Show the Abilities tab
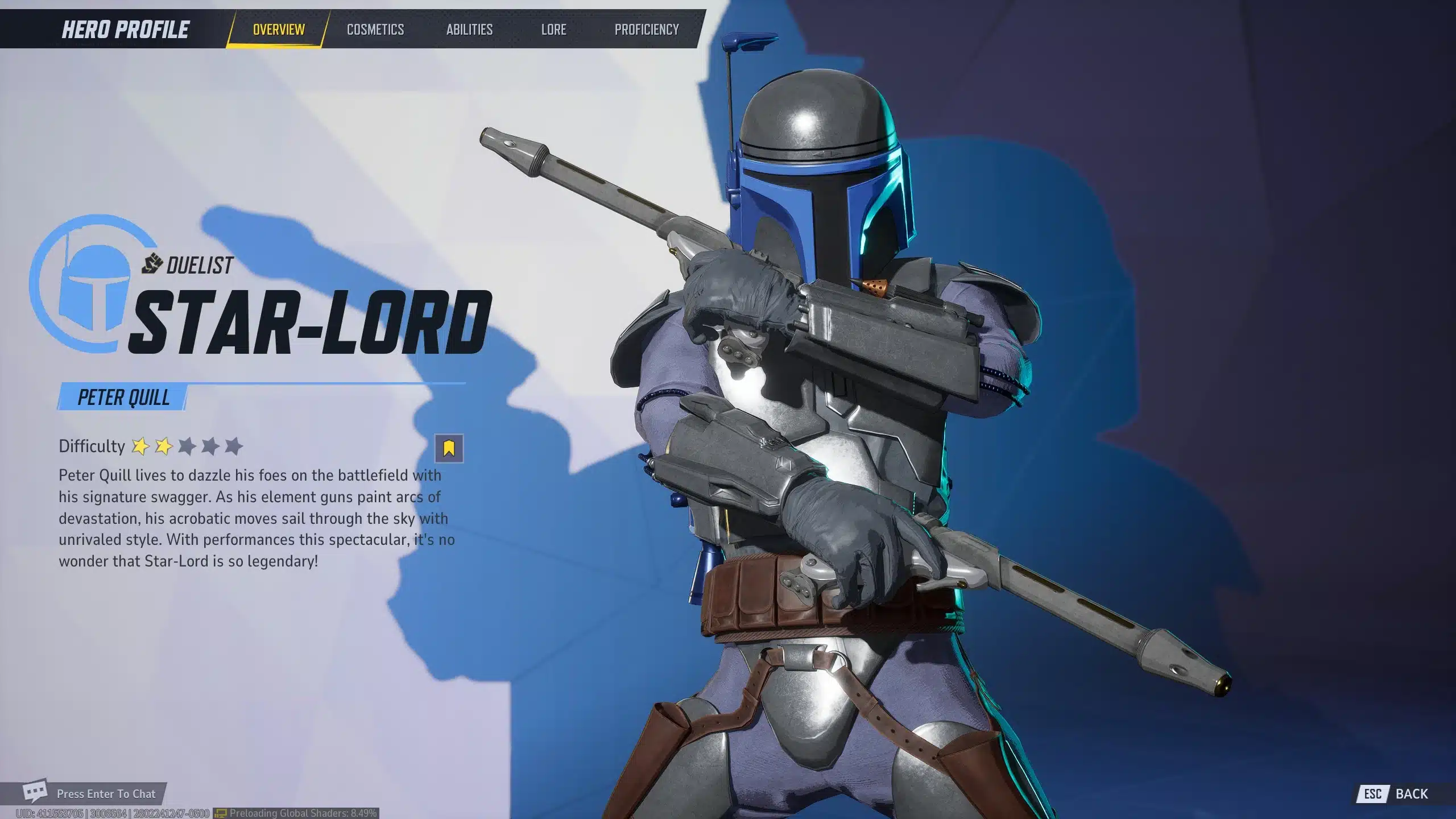The width and height of the screenshot is (1456, 819). (469, 30)
